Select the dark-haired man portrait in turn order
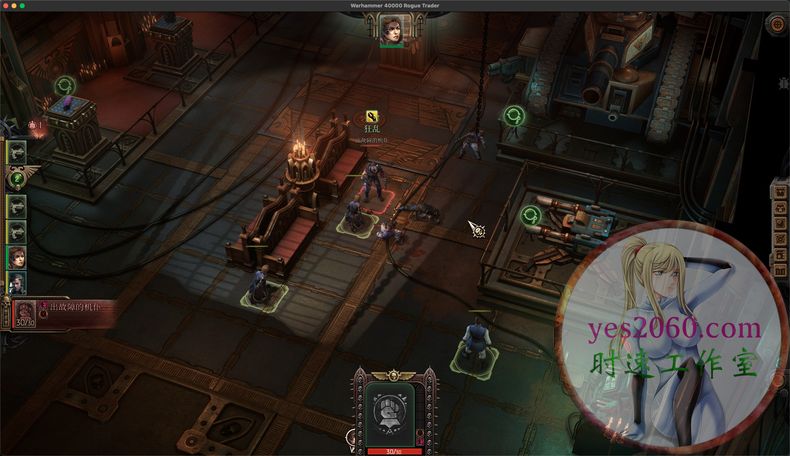The width and height of the screenshot is (790, 456). (17, 283)
